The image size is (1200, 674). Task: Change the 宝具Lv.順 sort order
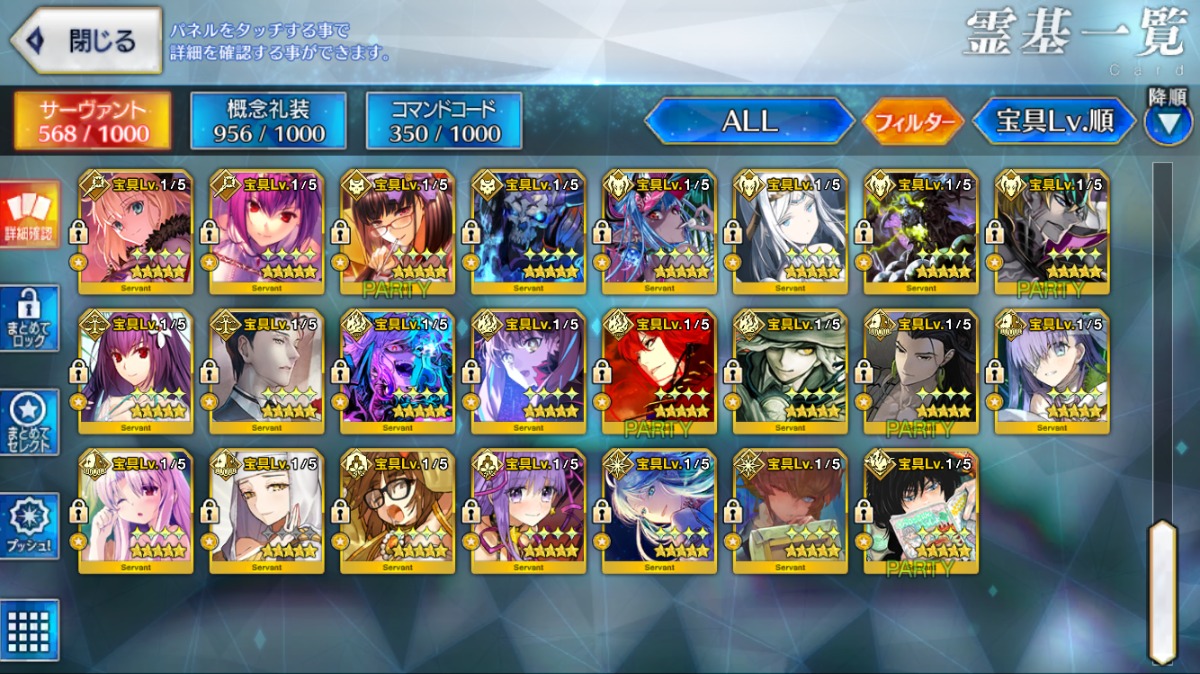tap(1054, 122)
